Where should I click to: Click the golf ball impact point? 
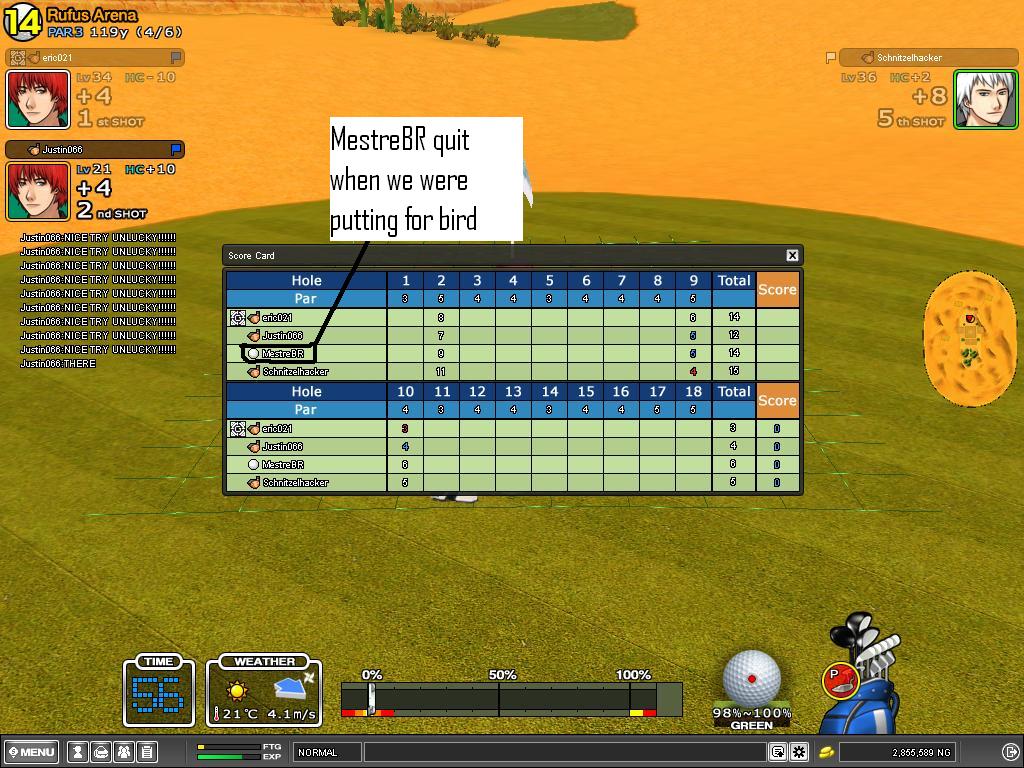click(x=751, y=678)
